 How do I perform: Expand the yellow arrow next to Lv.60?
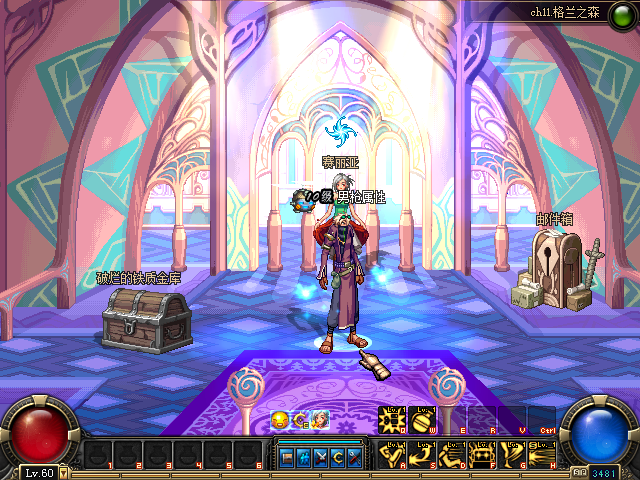[x=64, y=473]
